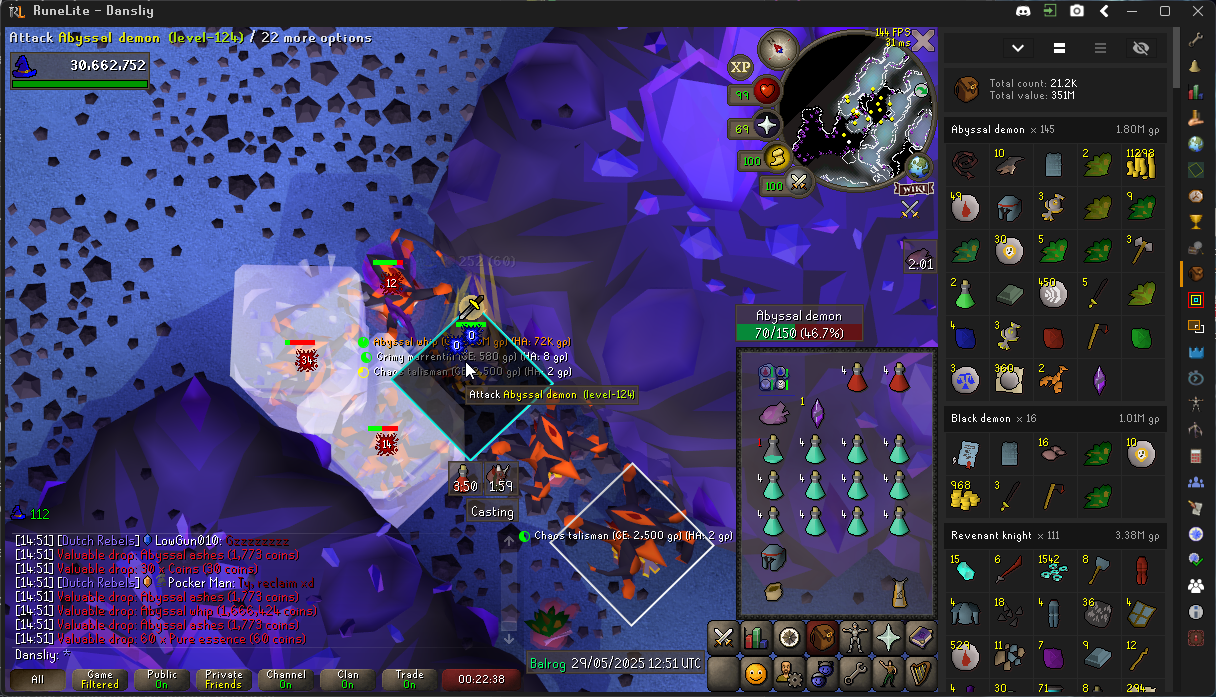Maximize the RuneLite window
1216x697 pixels.
[1165, 11]
